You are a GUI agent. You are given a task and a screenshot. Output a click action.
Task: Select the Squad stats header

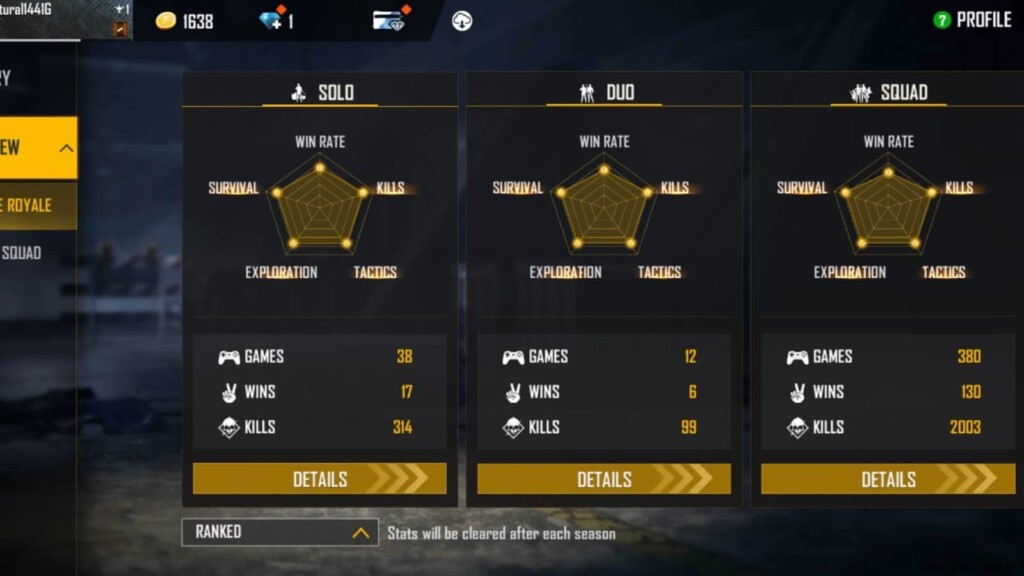[888, 93]
